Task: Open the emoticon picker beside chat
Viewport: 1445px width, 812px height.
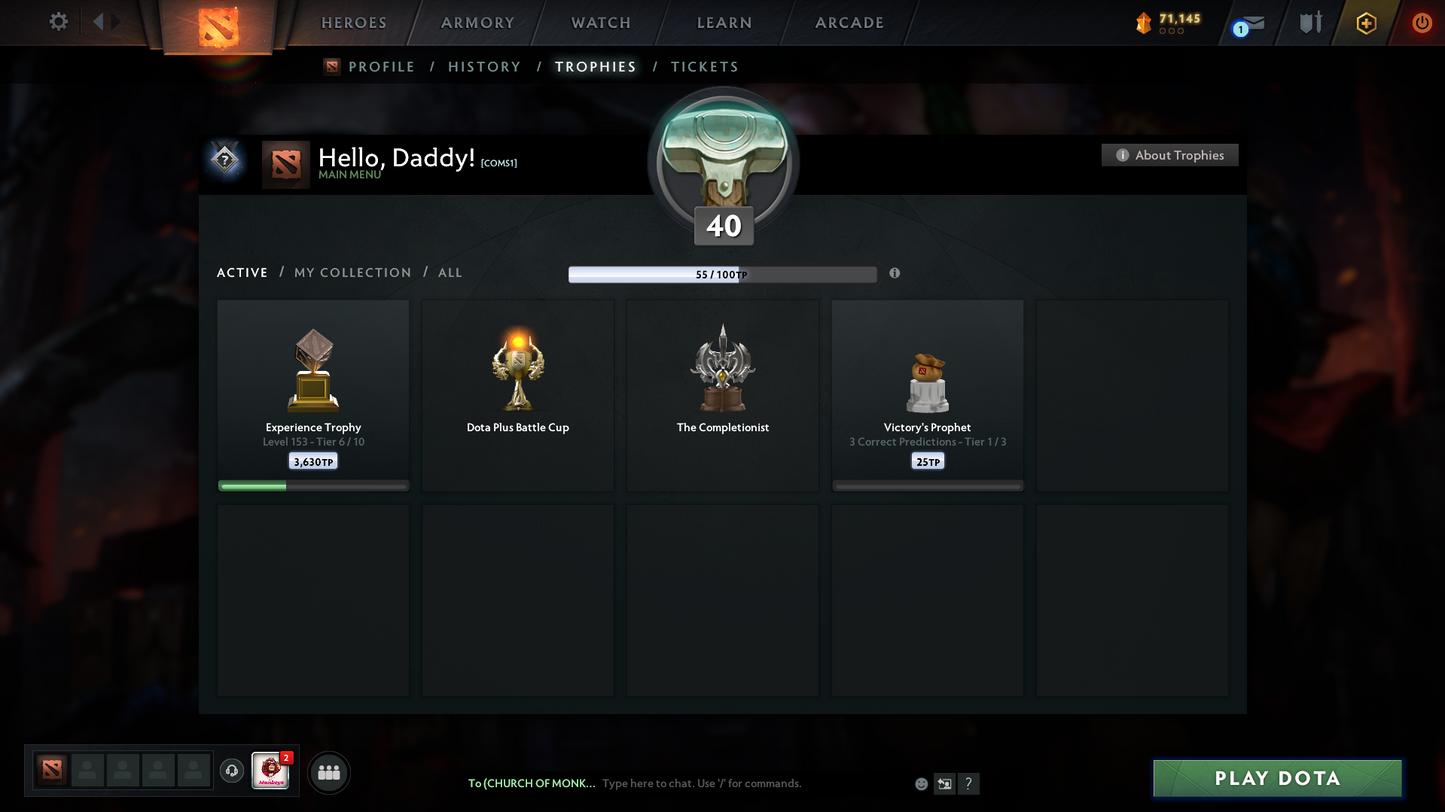Action: pyautogui.click(x=920, y=784)
